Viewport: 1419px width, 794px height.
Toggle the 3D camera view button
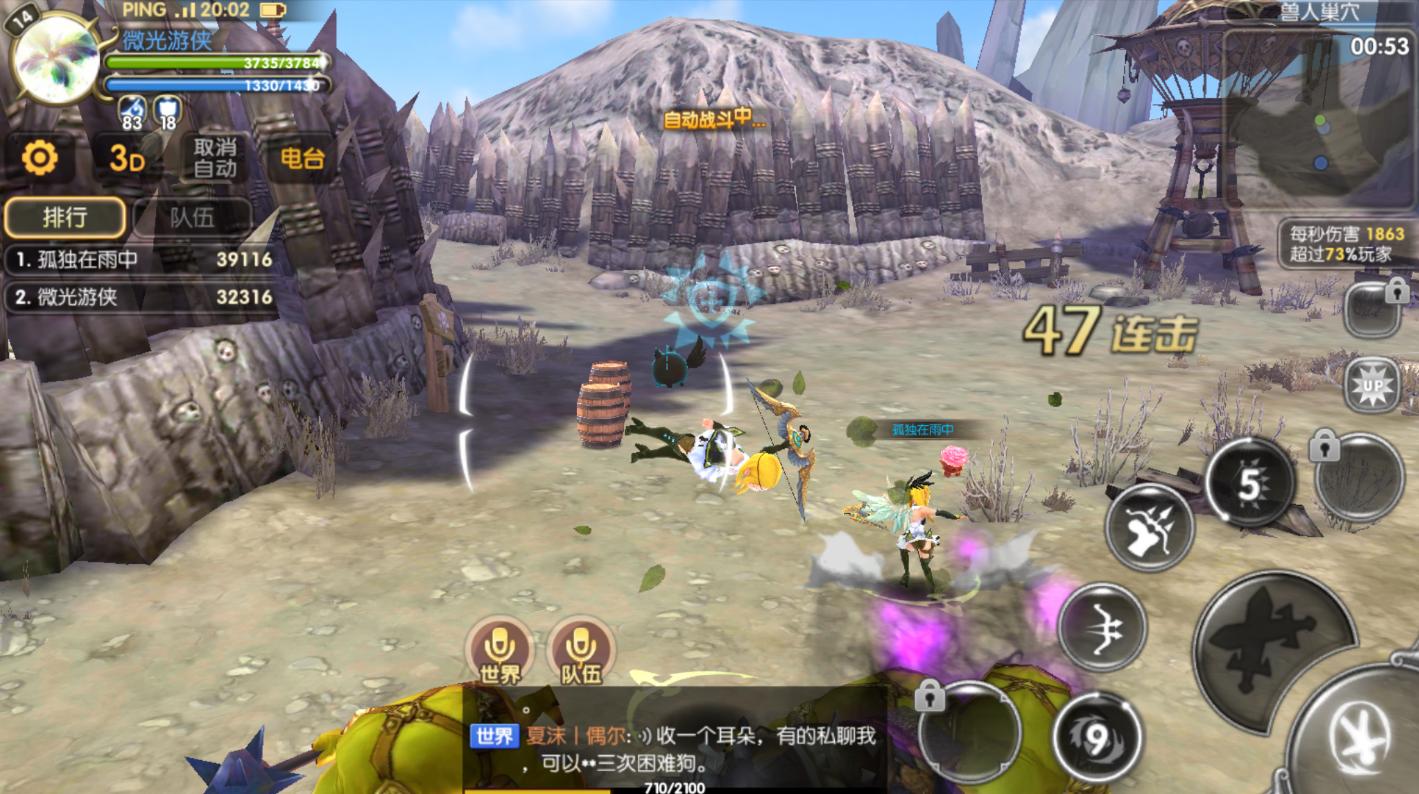[127, 158]
